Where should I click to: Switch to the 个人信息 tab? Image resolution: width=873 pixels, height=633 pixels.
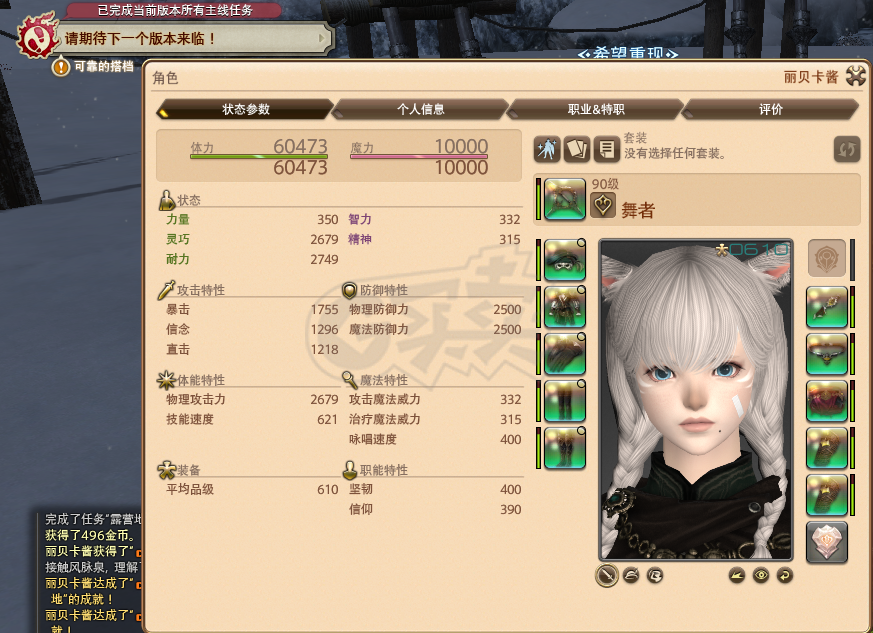420,109
